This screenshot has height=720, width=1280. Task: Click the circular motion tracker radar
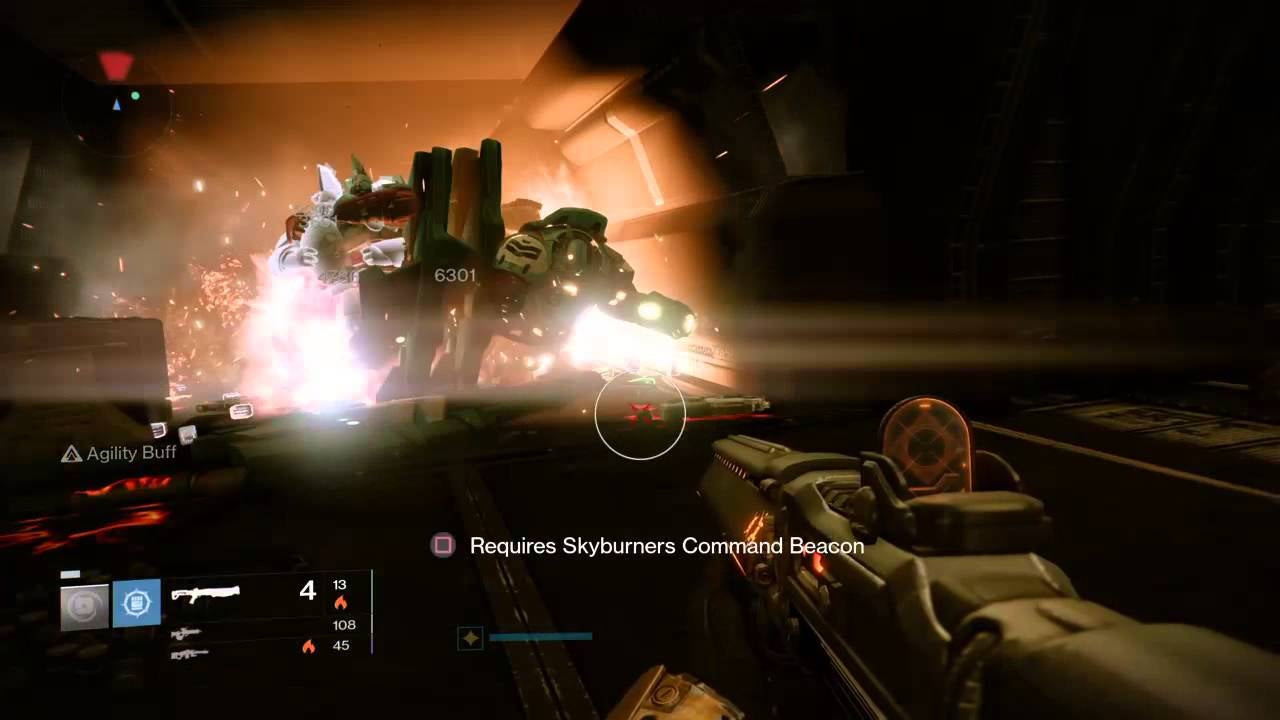click(x=116, y=104)
